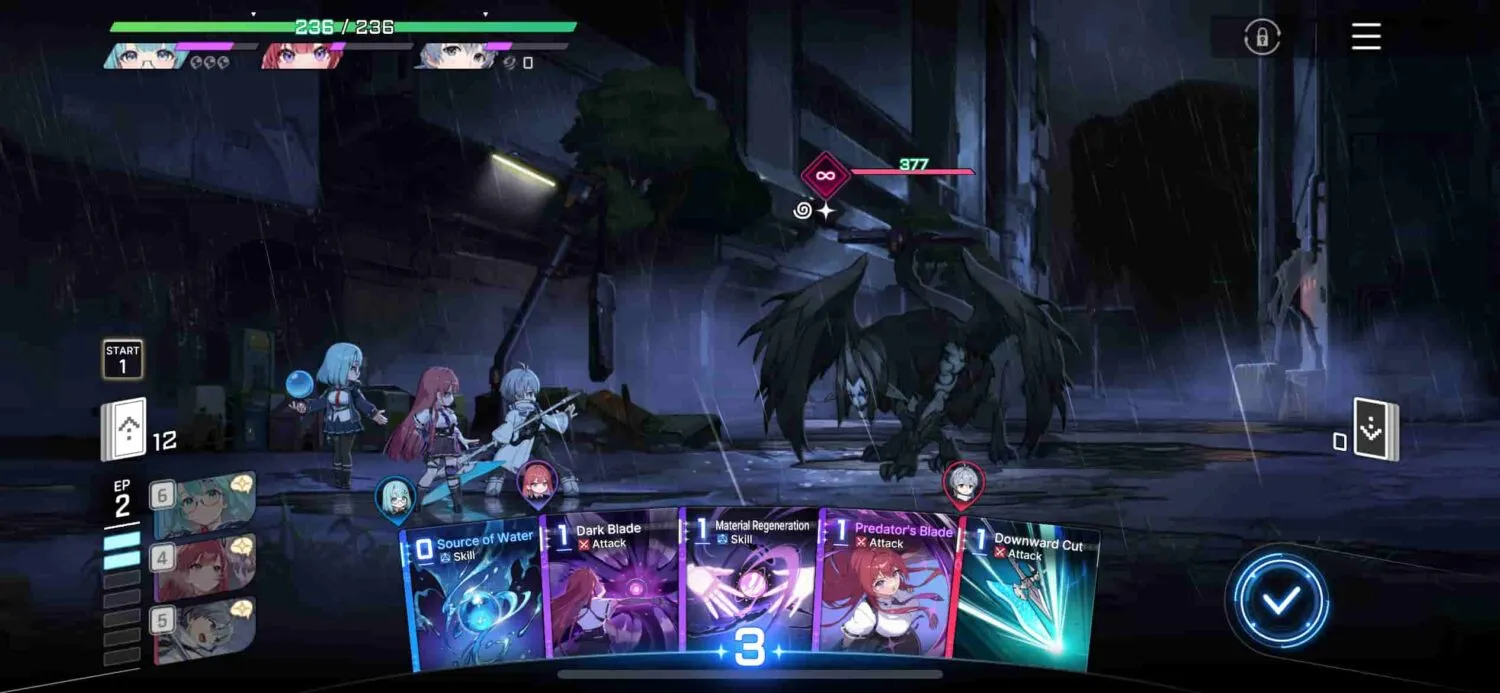Inspect the enemy's spiral status effect icon
1500x693 pixels.
[x=803, y=211]
